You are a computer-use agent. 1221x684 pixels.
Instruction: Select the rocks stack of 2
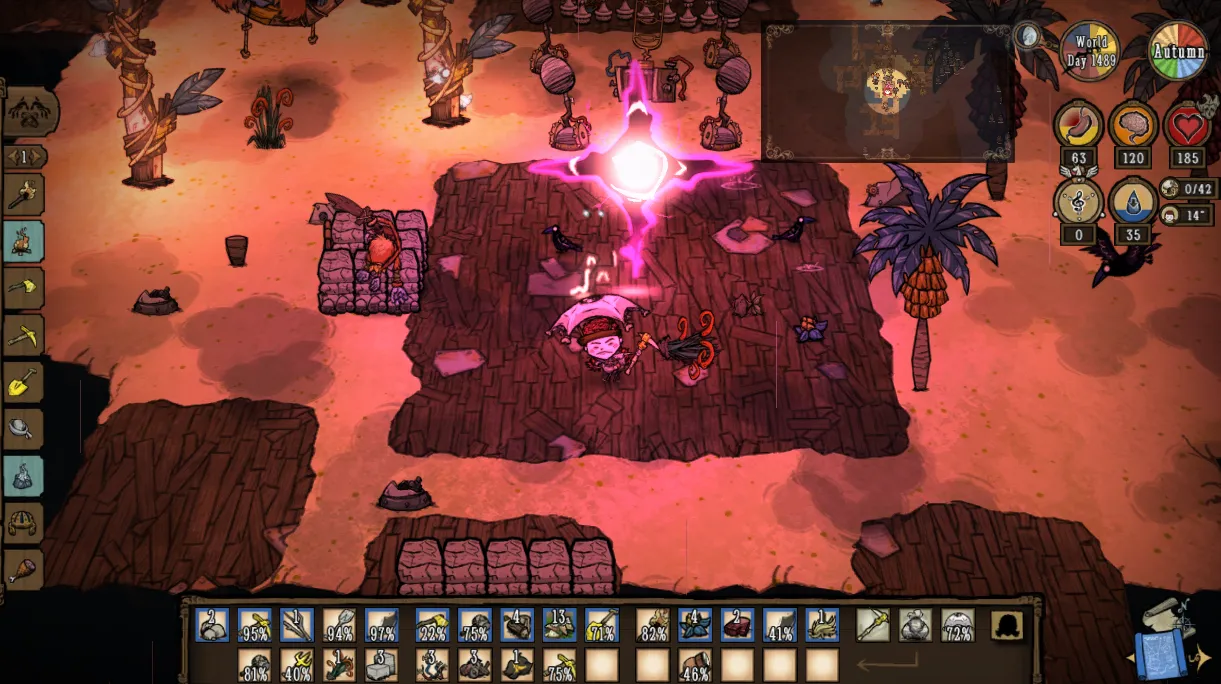click(x=213, y=625)
